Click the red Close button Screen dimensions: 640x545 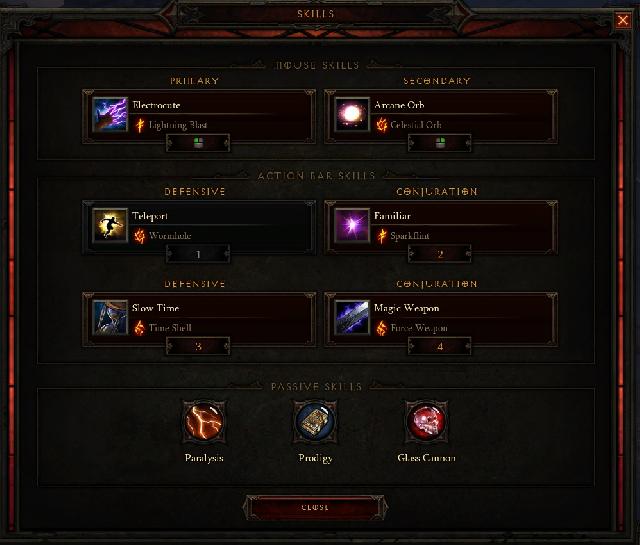pyautogui.click(x=315, y=507)
